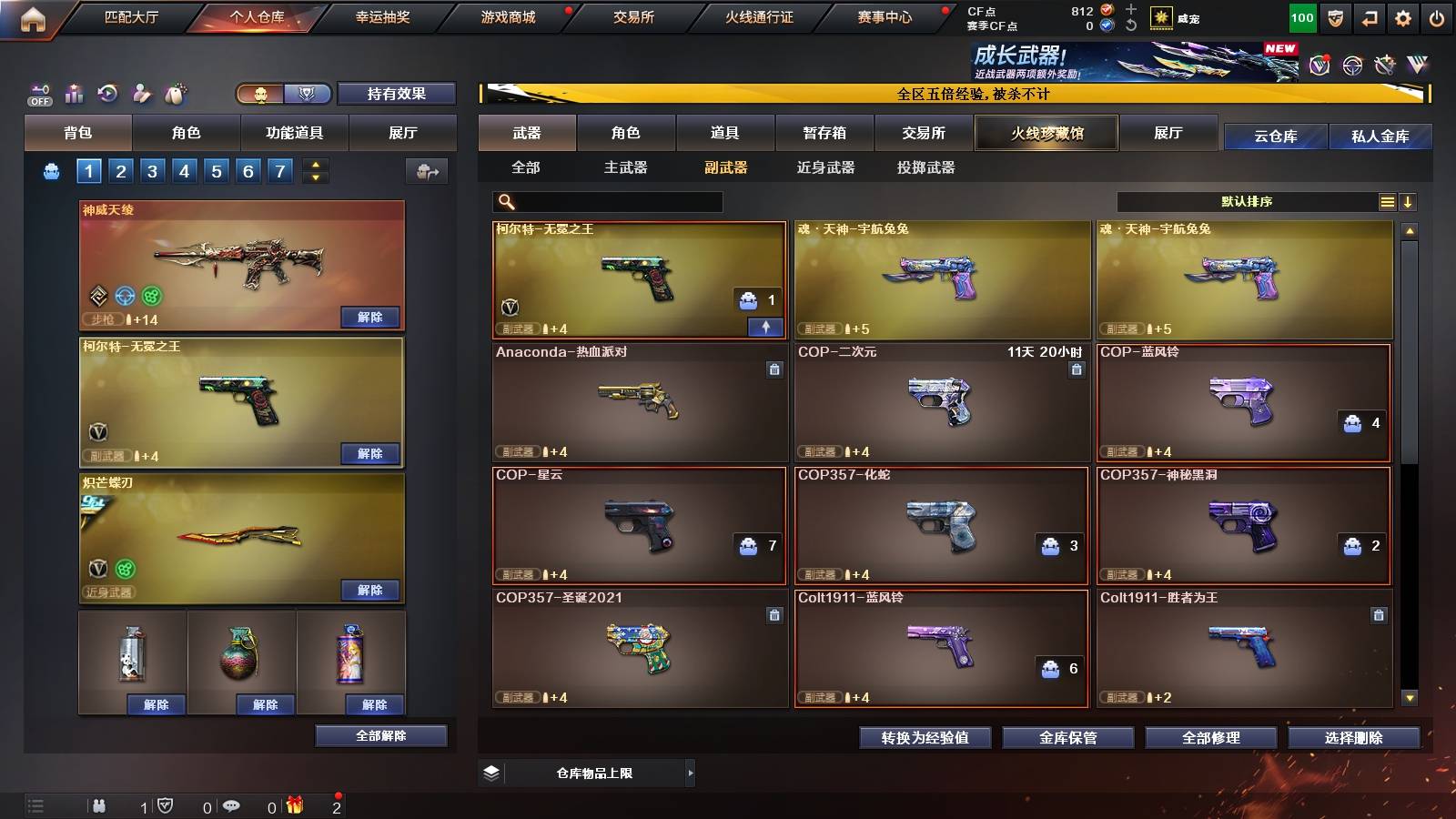Image resolution: width=1456 pixels, height=819 pixels.
Task: Toggle list view layout beside 默认排序
Action: click(x=1387, y=201)
